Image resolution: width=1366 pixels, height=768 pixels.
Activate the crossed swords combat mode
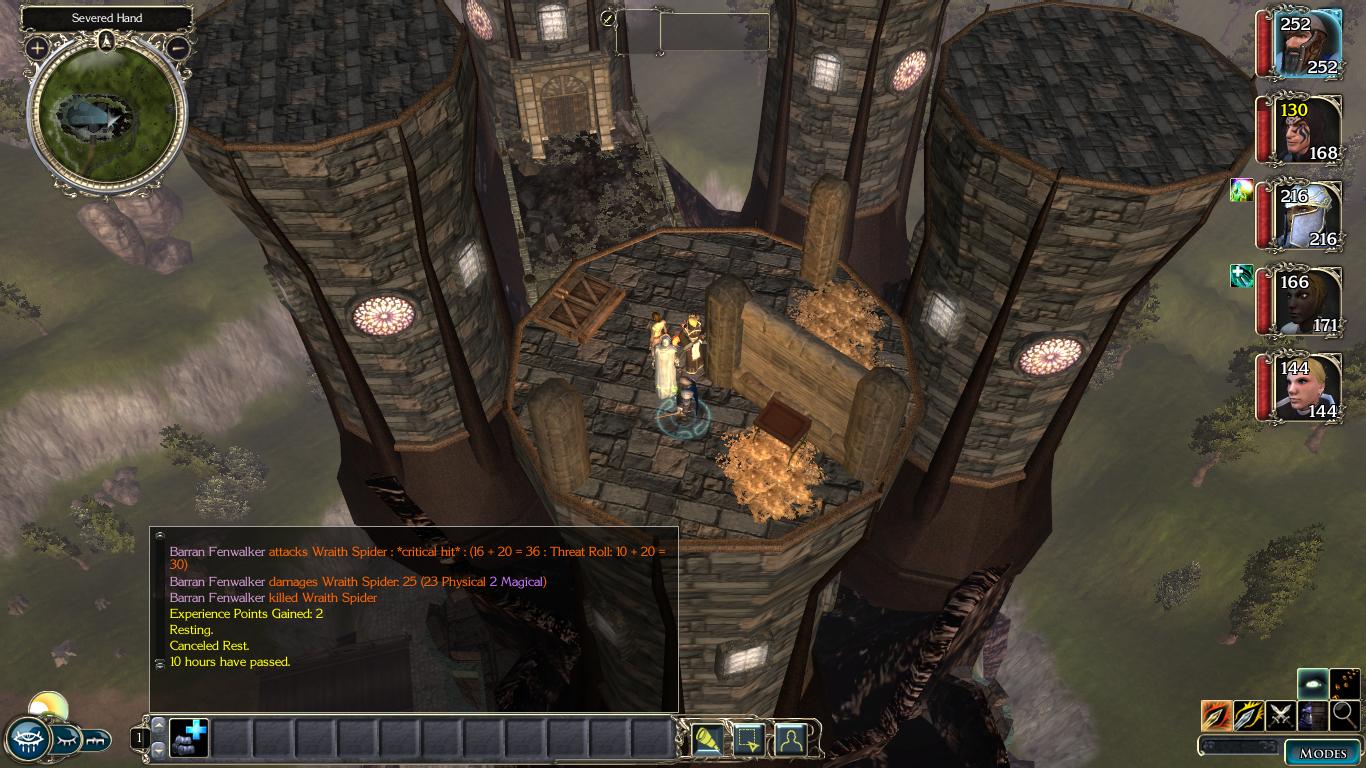pos(1281,715)
